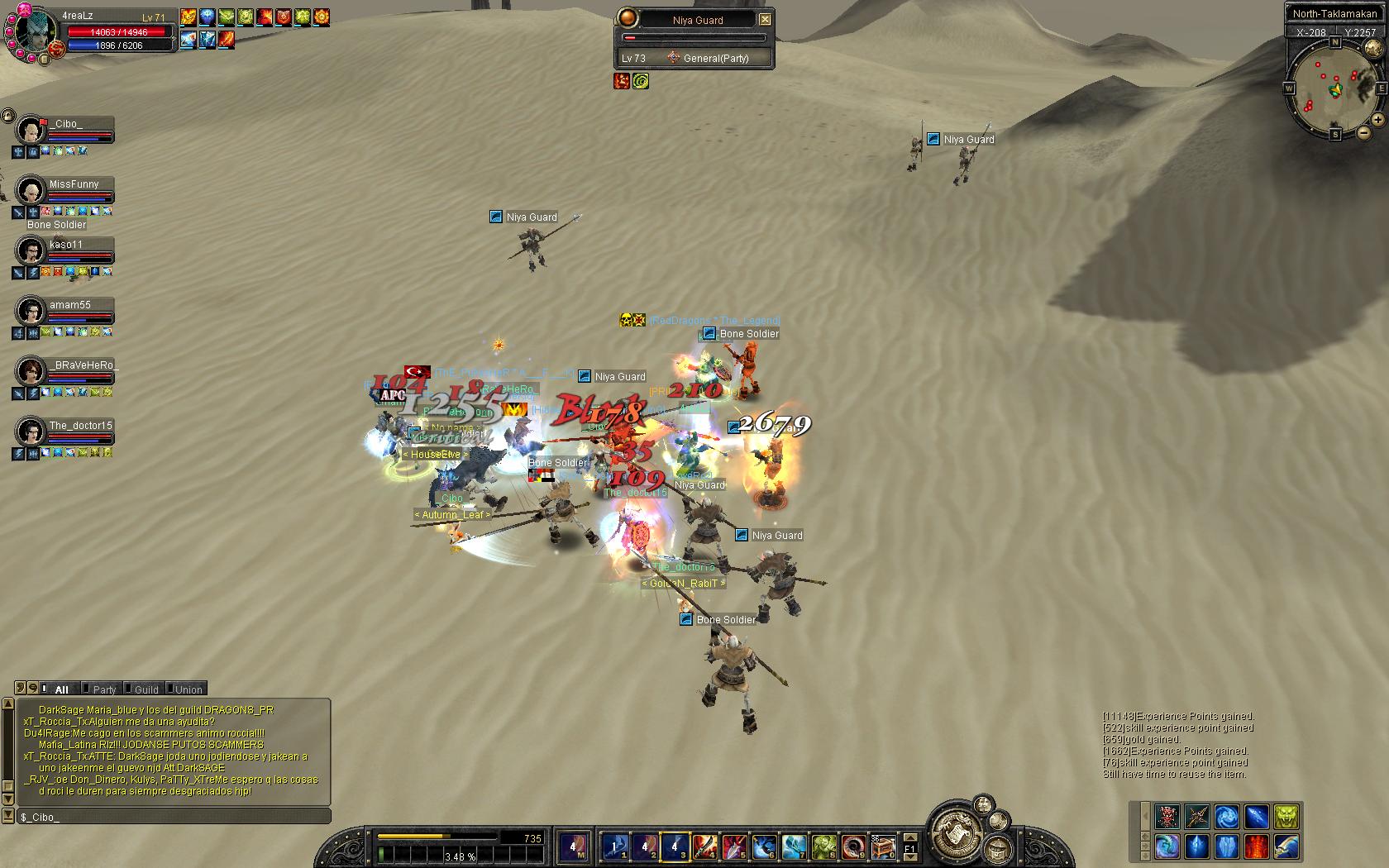Viewport: 1389px width, 868px height.
Task: Activate the red fire pillar skill icon
Action: tap(1256, 847)
